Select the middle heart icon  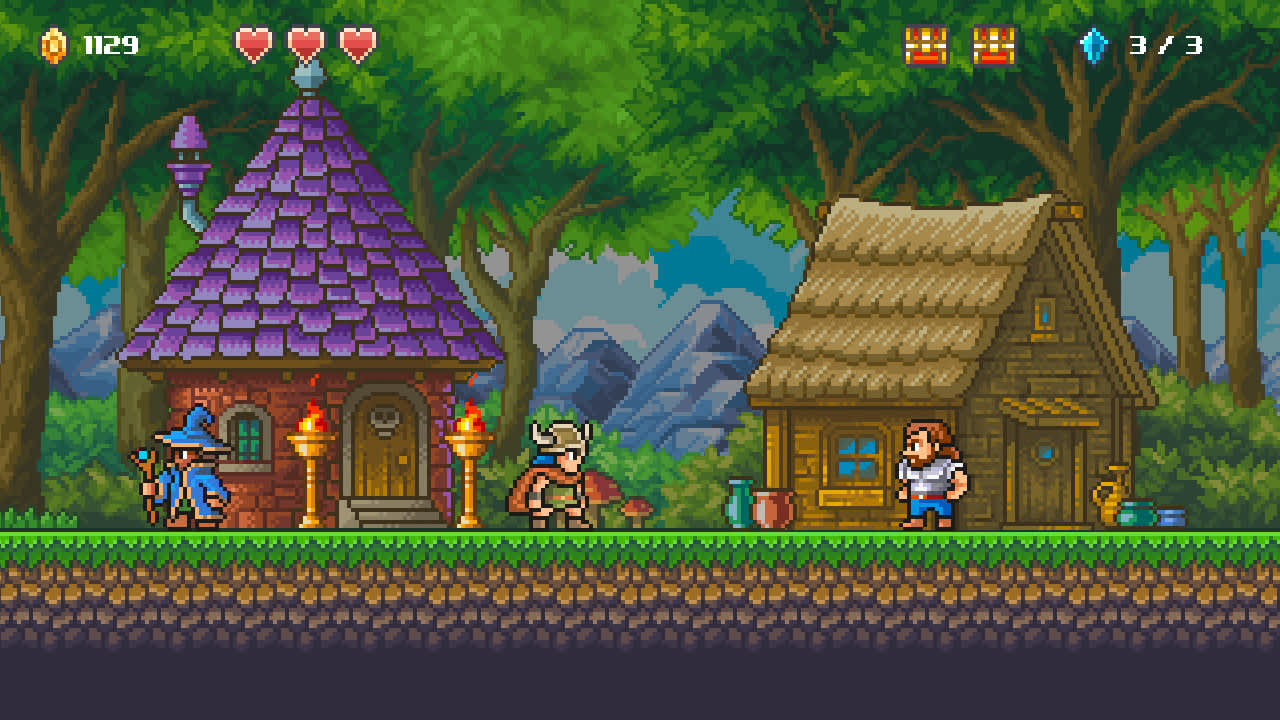point(305,44)
